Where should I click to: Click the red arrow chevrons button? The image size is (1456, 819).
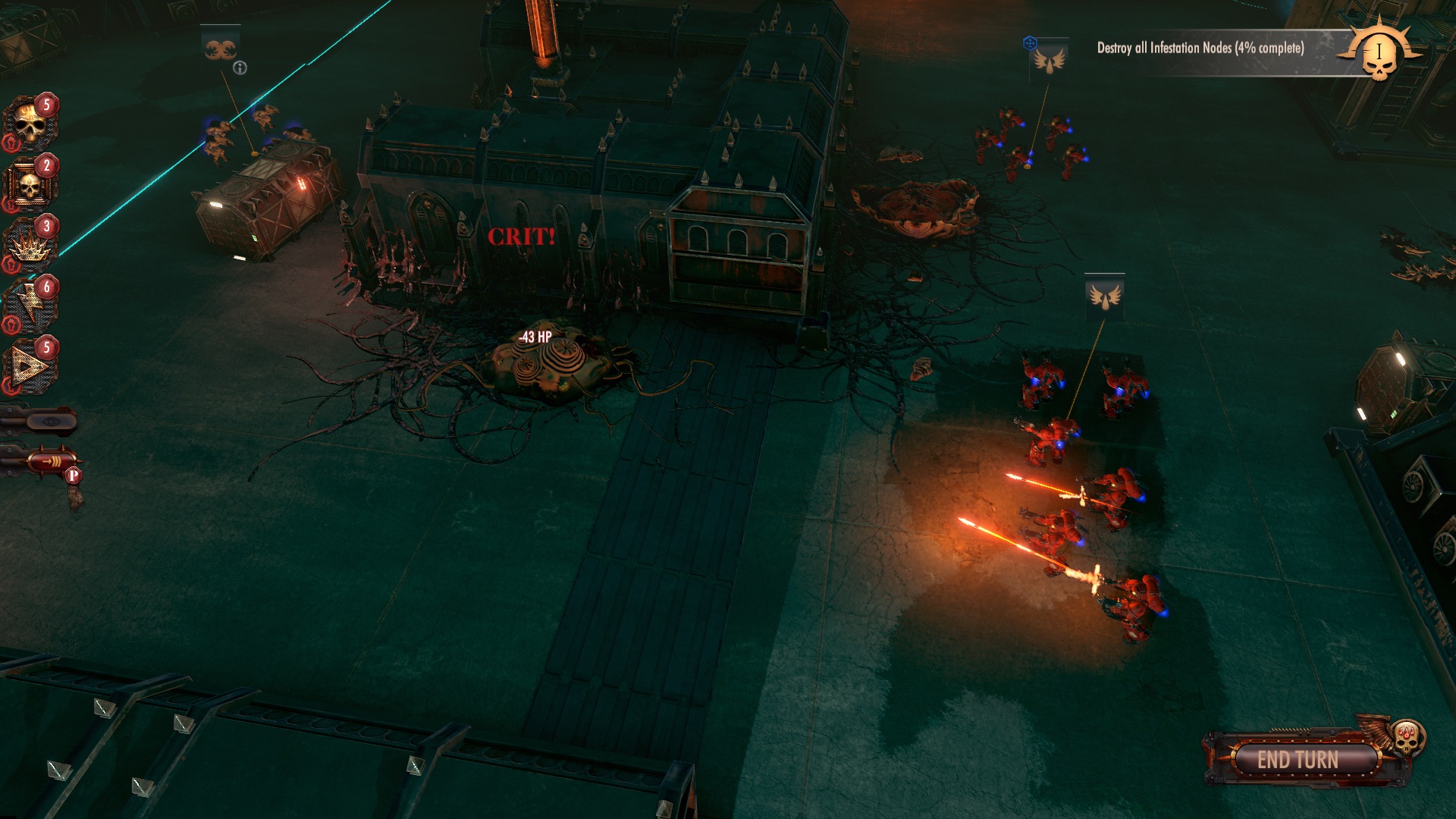tap(49, 460)
